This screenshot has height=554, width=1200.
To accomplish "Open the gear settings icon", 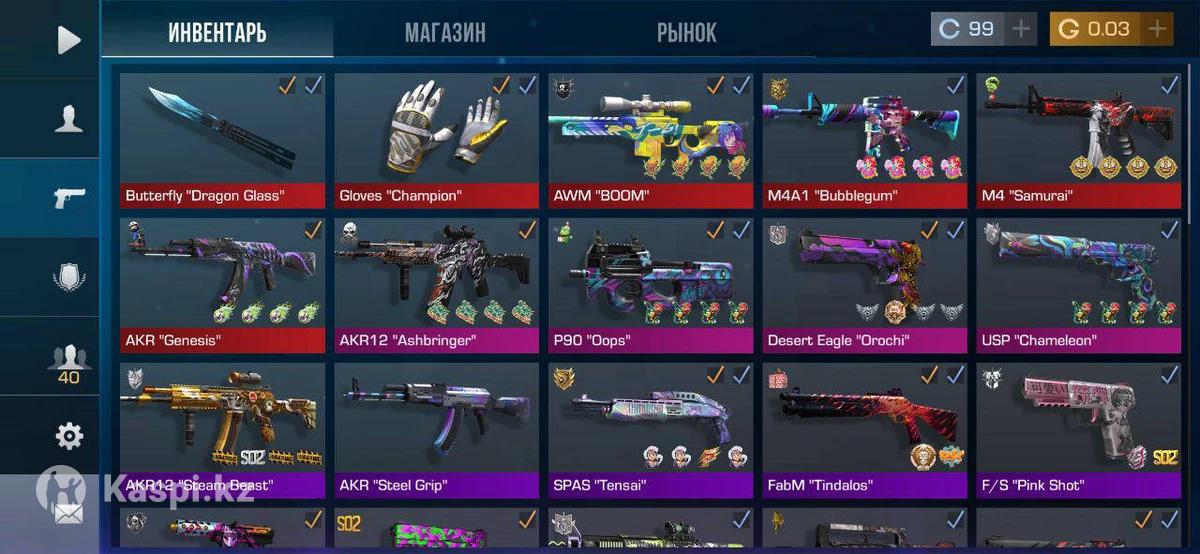I will click(68, 436).
